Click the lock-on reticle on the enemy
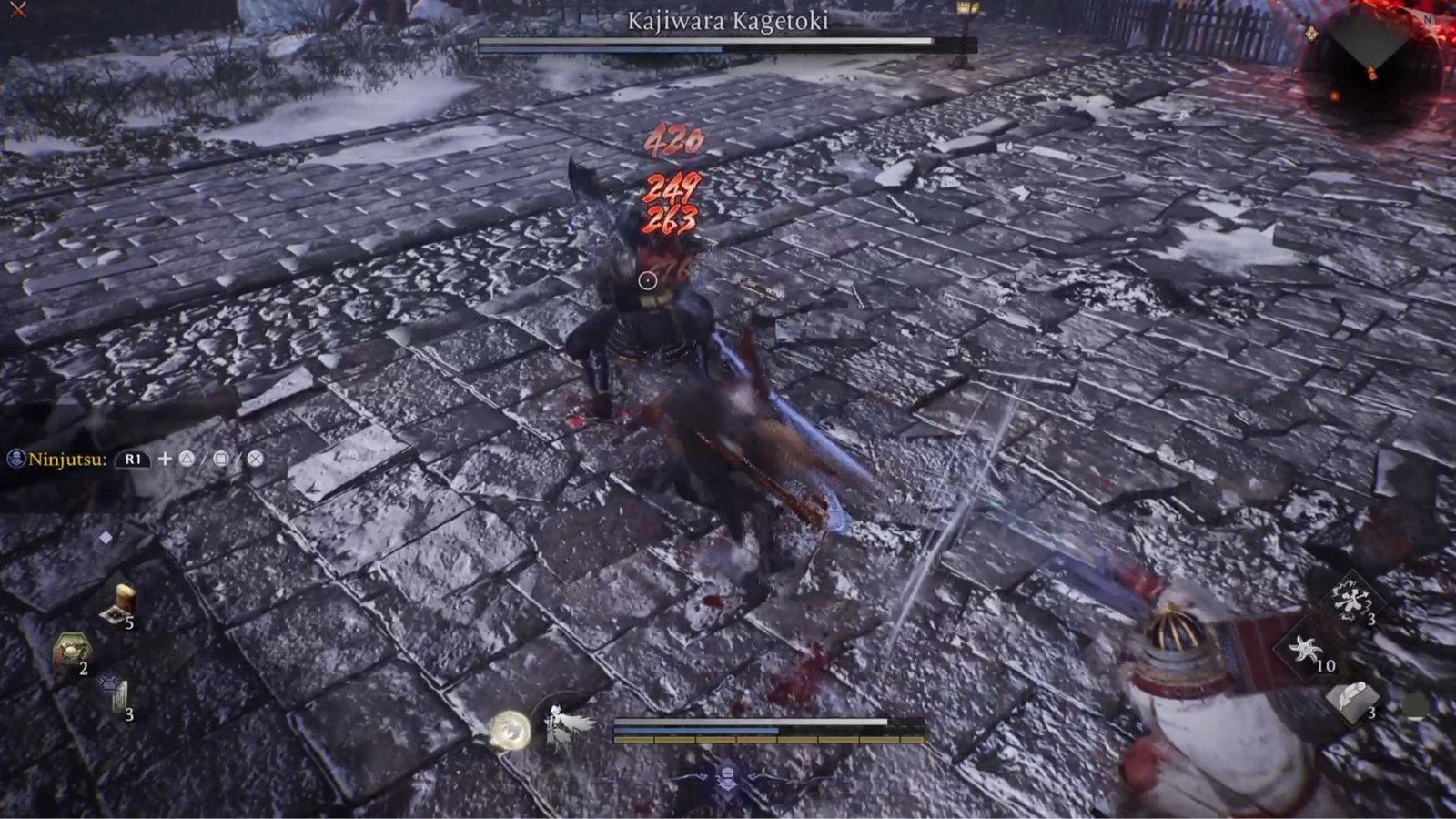The width and height of the screenshot is (1456, 819). [648, 280]
